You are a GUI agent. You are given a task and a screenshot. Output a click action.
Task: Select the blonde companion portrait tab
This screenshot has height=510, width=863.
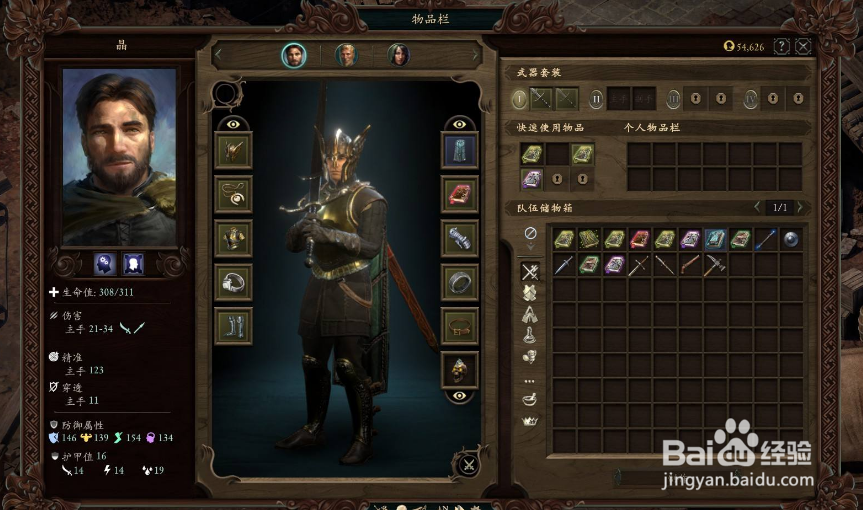pyautogui.click(x=346, y=55)
